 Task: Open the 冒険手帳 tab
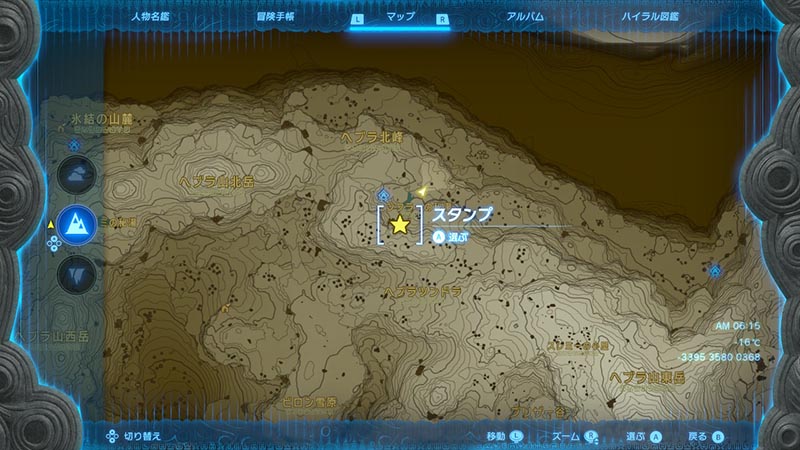tap(275, 17)
